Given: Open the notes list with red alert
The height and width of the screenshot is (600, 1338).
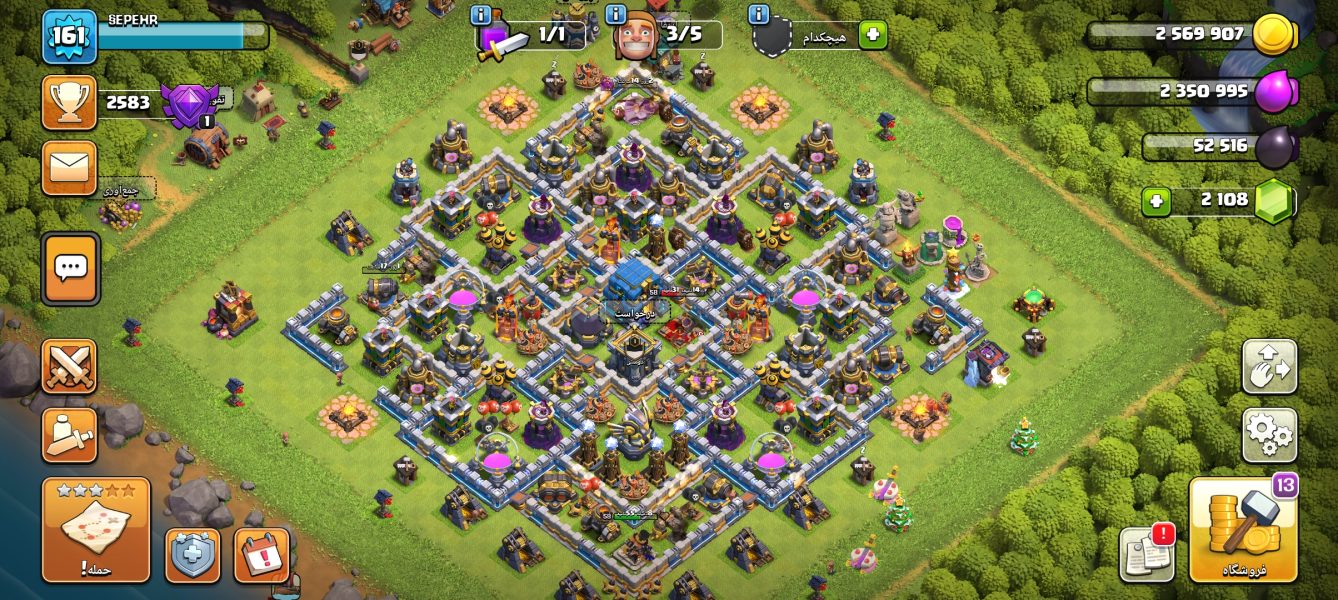Looking at the screenshot, I should click(x=1146, y=553).
